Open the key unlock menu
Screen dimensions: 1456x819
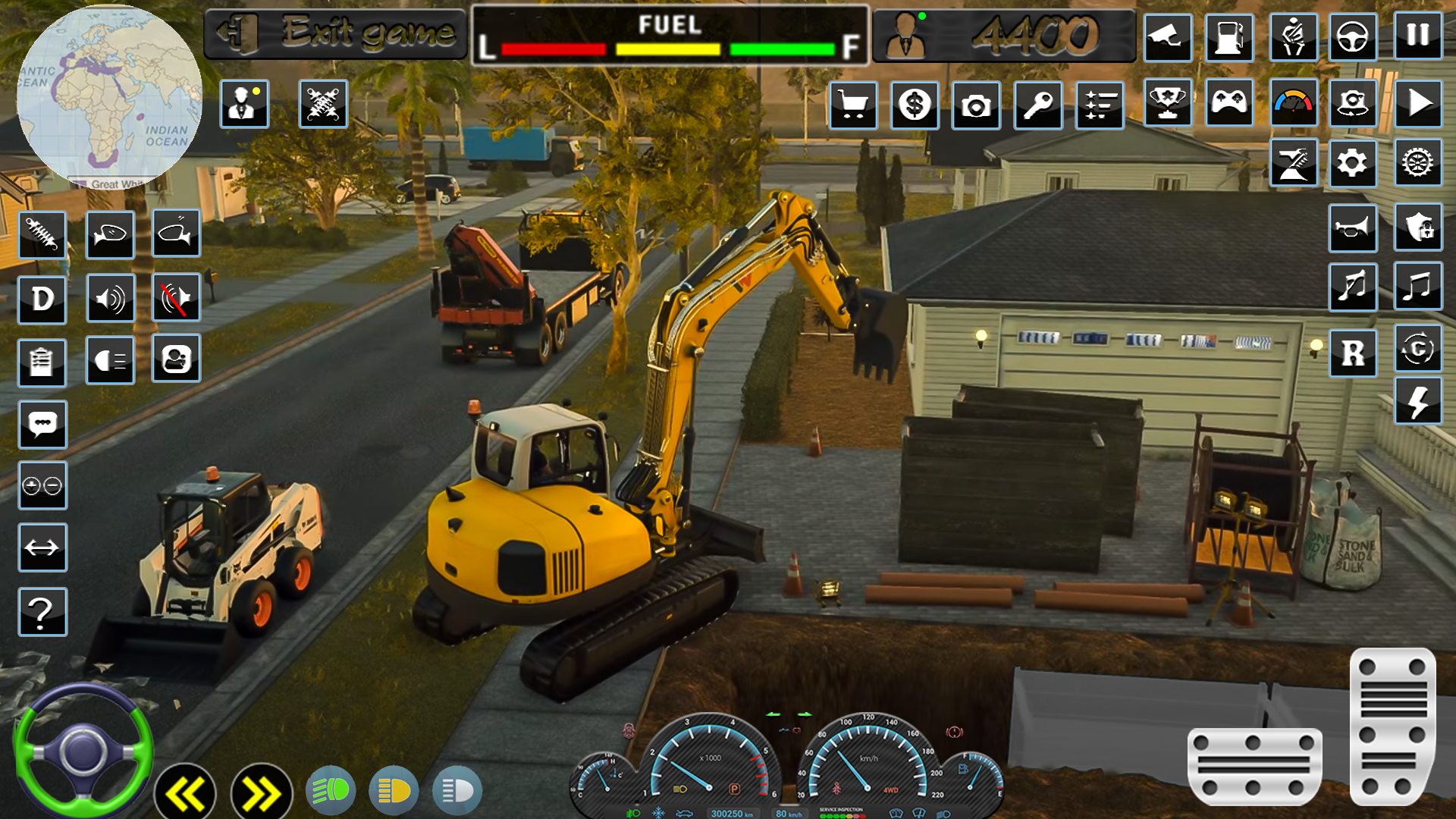tap(1037, 106)
